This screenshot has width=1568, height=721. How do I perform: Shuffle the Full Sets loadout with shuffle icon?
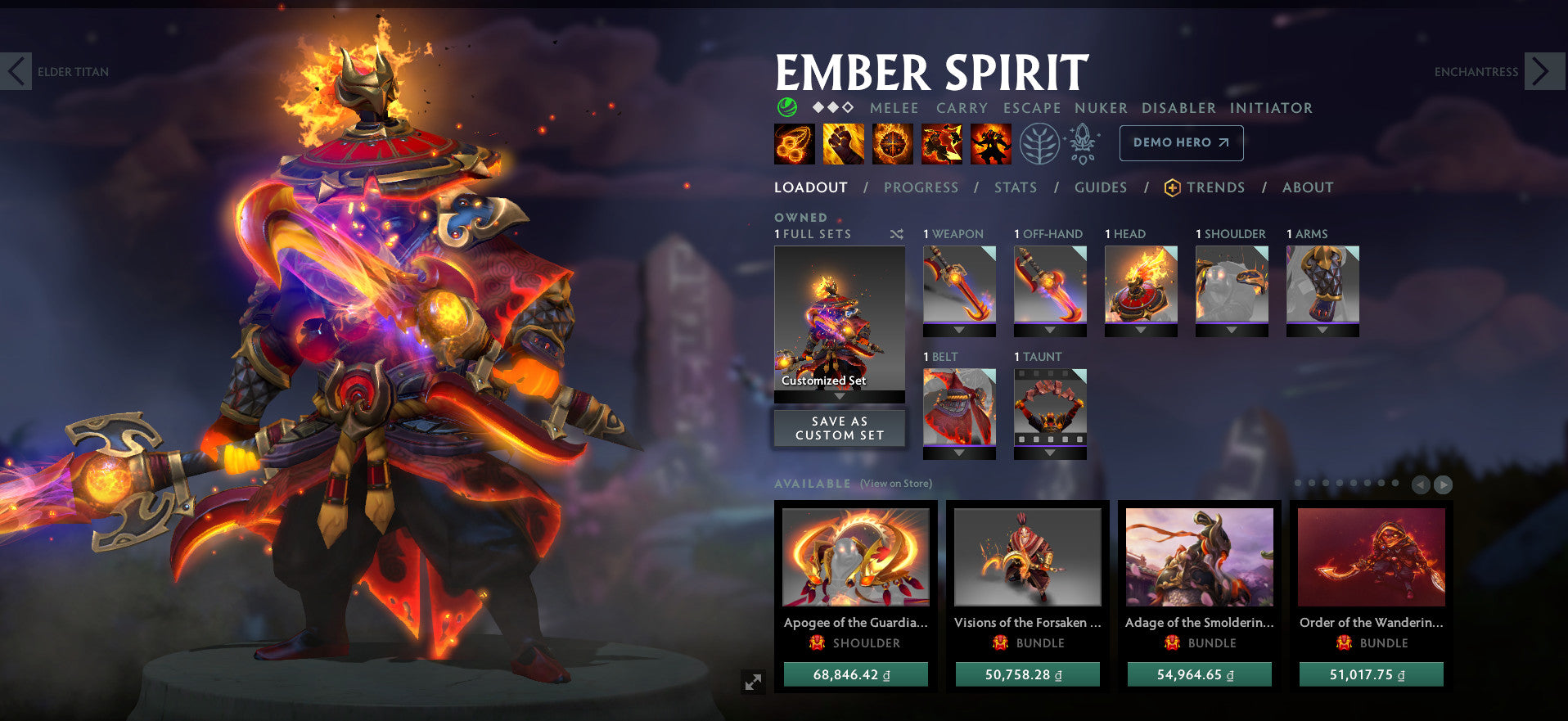point(897,234)
